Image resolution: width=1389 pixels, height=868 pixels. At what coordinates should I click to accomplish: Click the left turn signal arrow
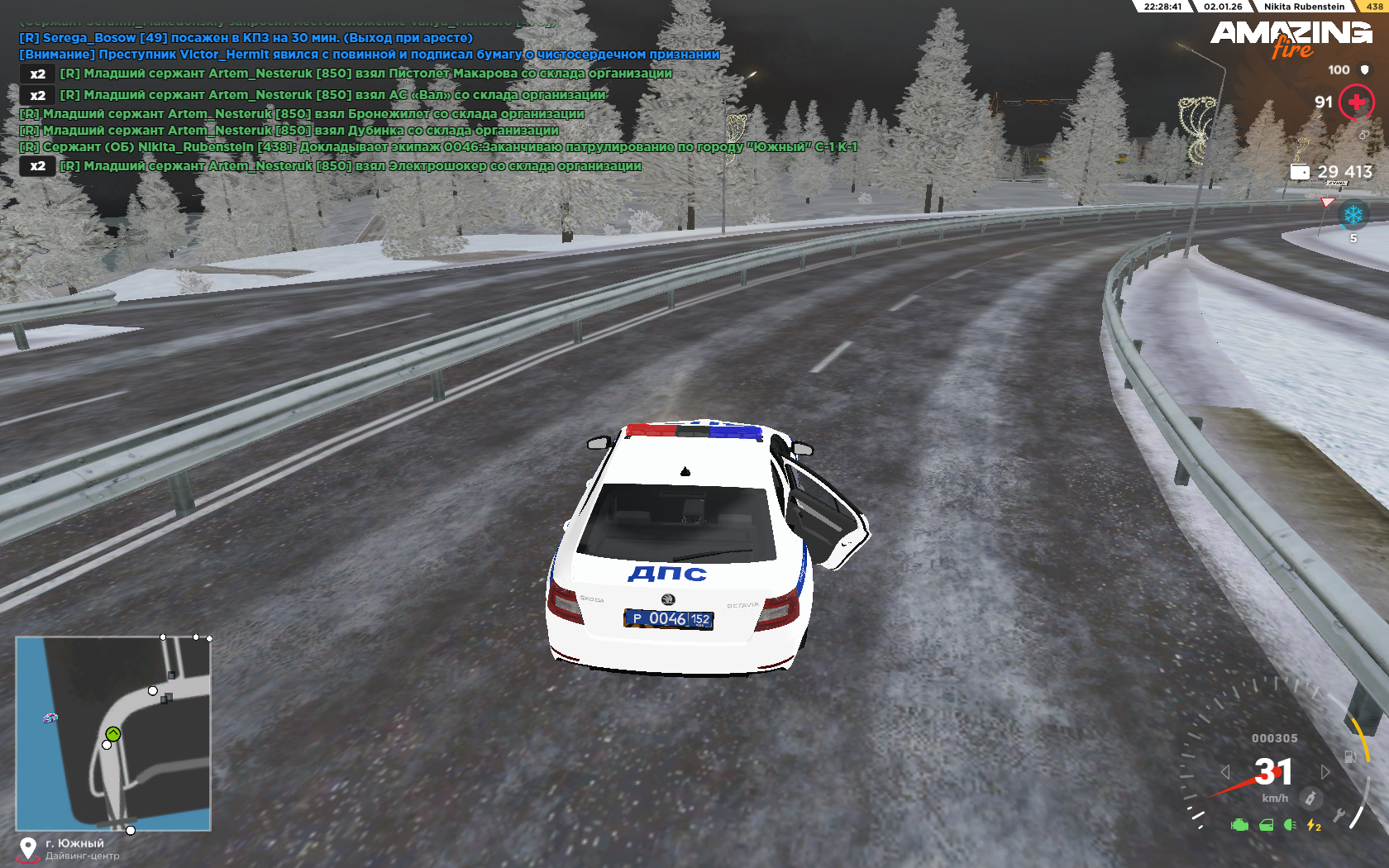tap(1225, 771)
